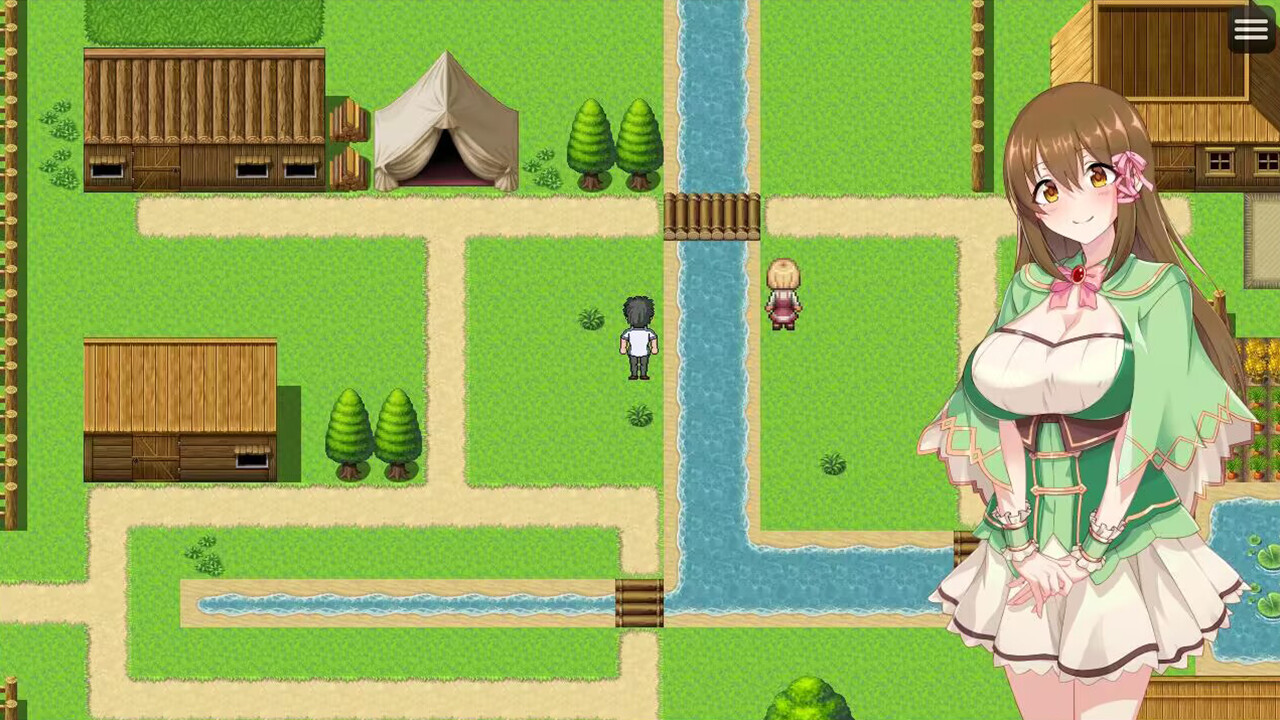Click the horizontal stream at the bottom
Viewport: 1280px width, 720px height.
click(x=400, y=600)
